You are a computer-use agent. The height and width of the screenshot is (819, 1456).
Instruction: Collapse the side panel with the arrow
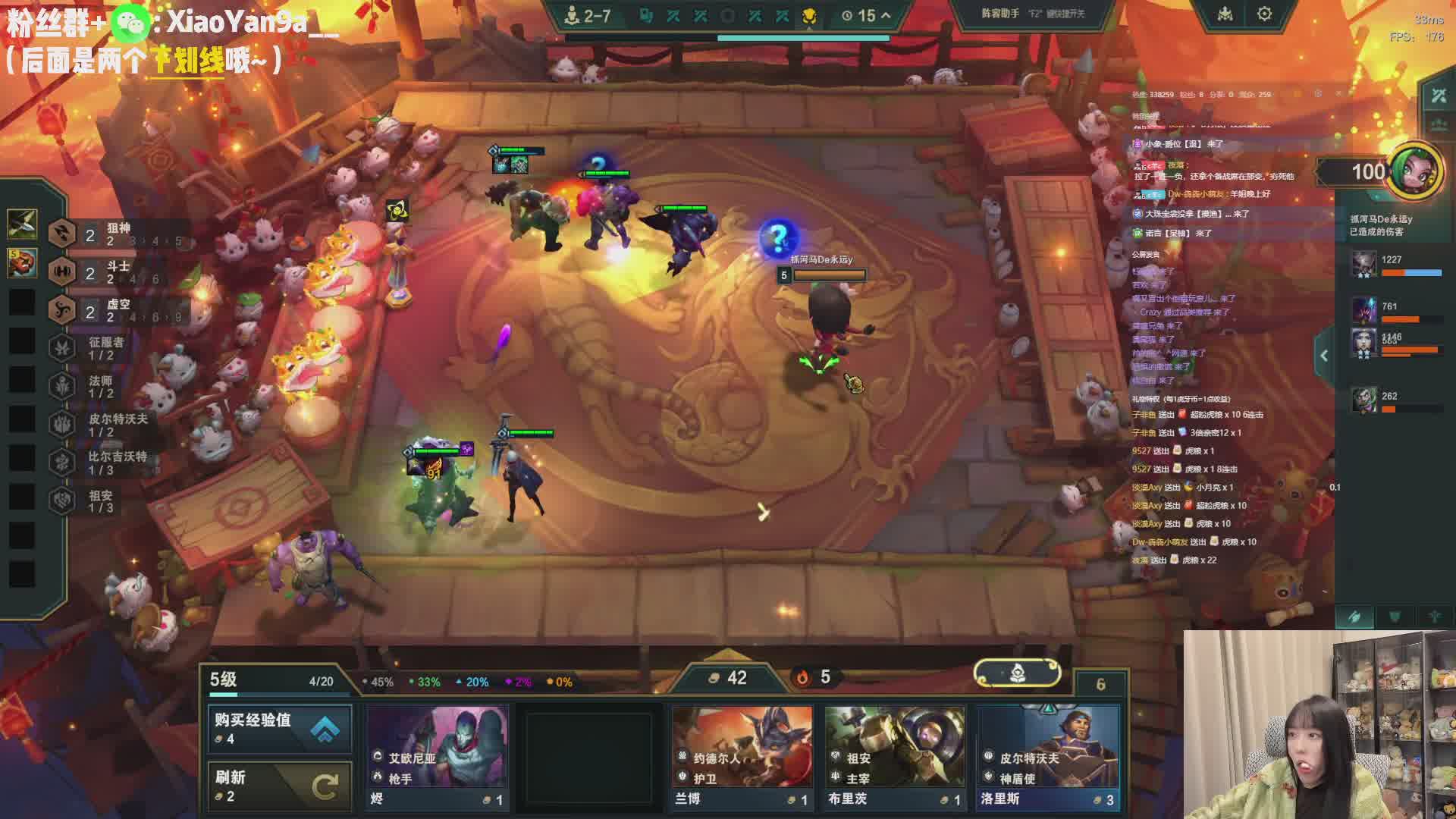click(1323, 356)
